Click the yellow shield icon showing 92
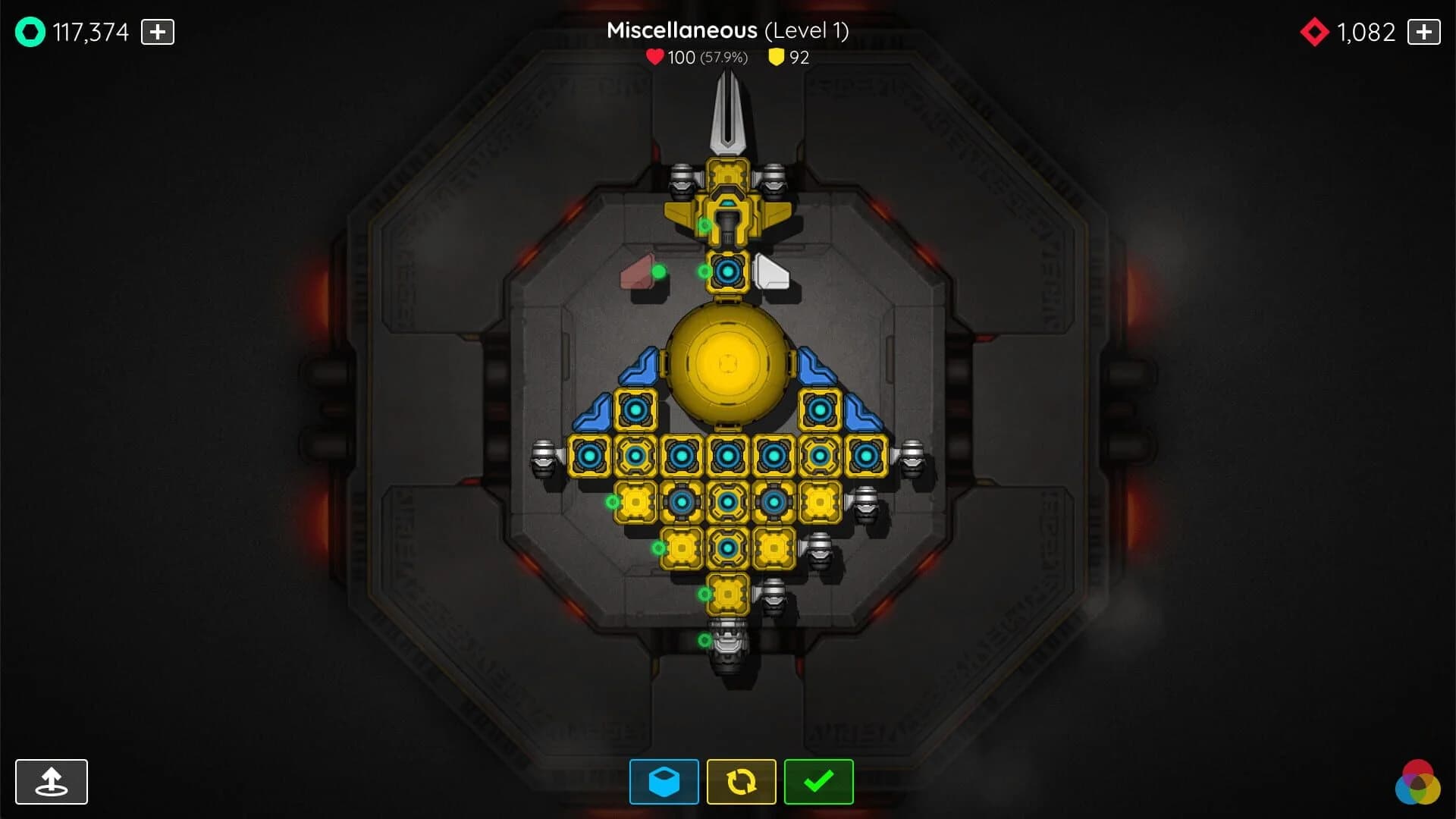The width and height of the screenshot is (1456, 819). click(x=776, y=57)
